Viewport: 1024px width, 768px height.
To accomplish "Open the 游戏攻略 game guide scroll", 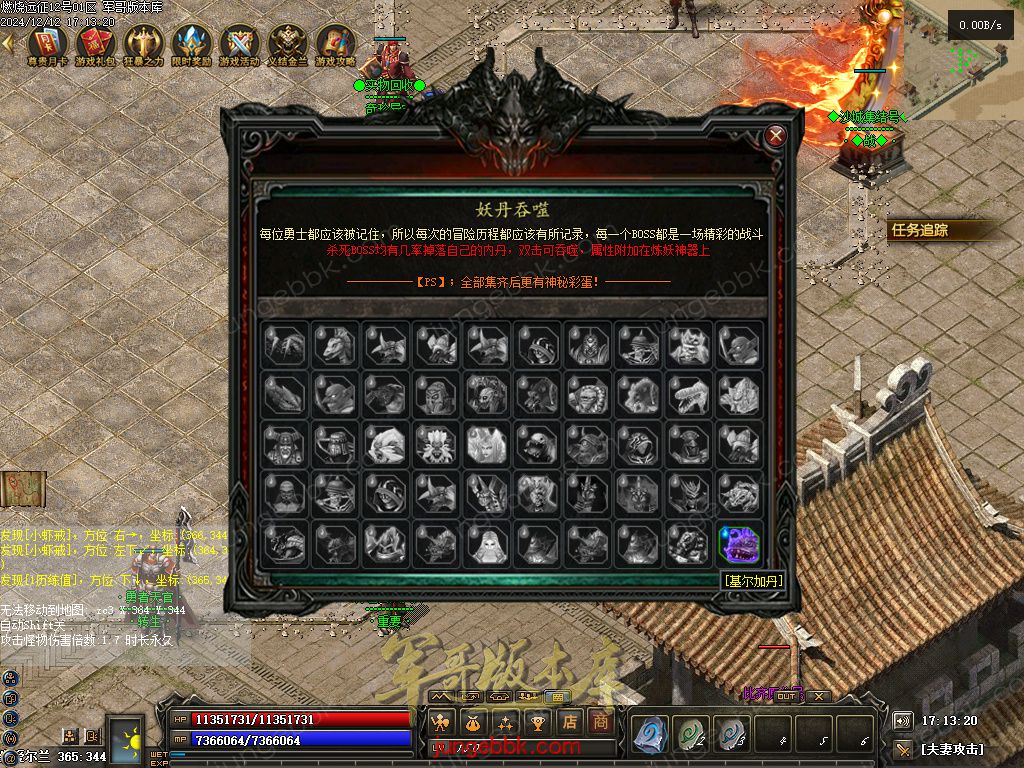I will (x=335, y=43).
